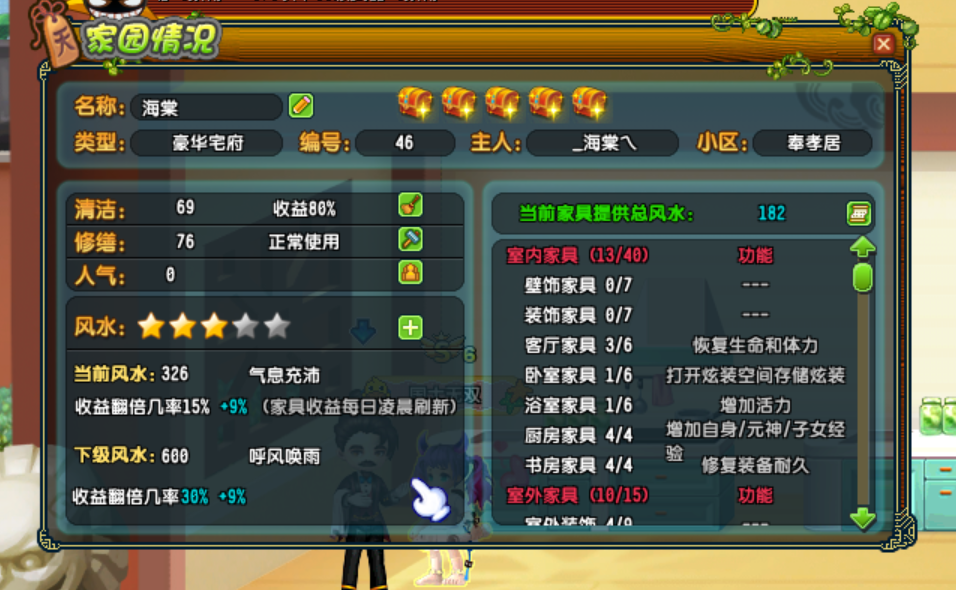Image resolution: width=956 pixels, height=590 pixels.
Task: Select the 浴室家具 1/6 row
Action: (x=578, y=405)
